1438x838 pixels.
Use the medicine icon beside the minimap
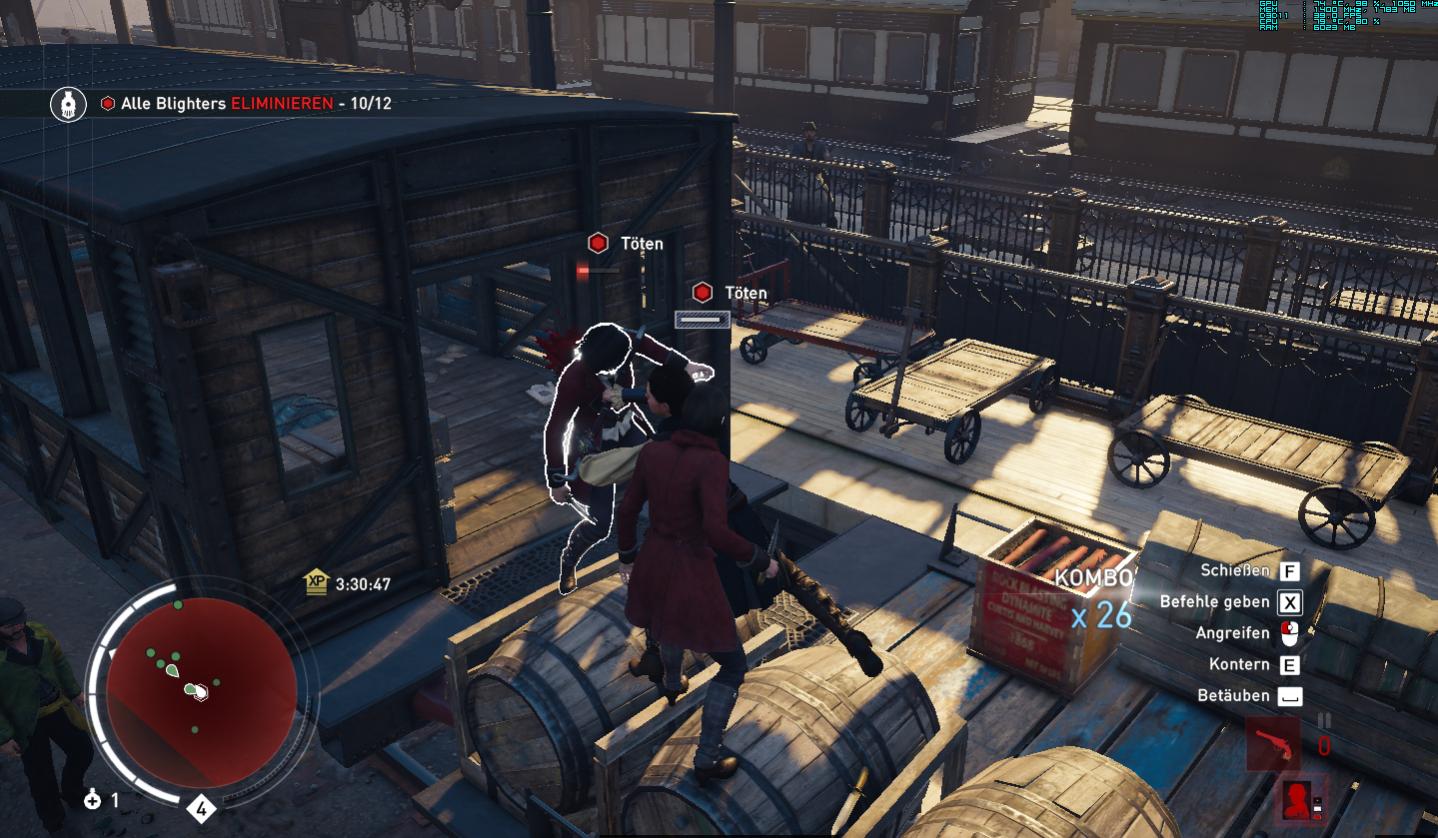[x=93, y=799]
